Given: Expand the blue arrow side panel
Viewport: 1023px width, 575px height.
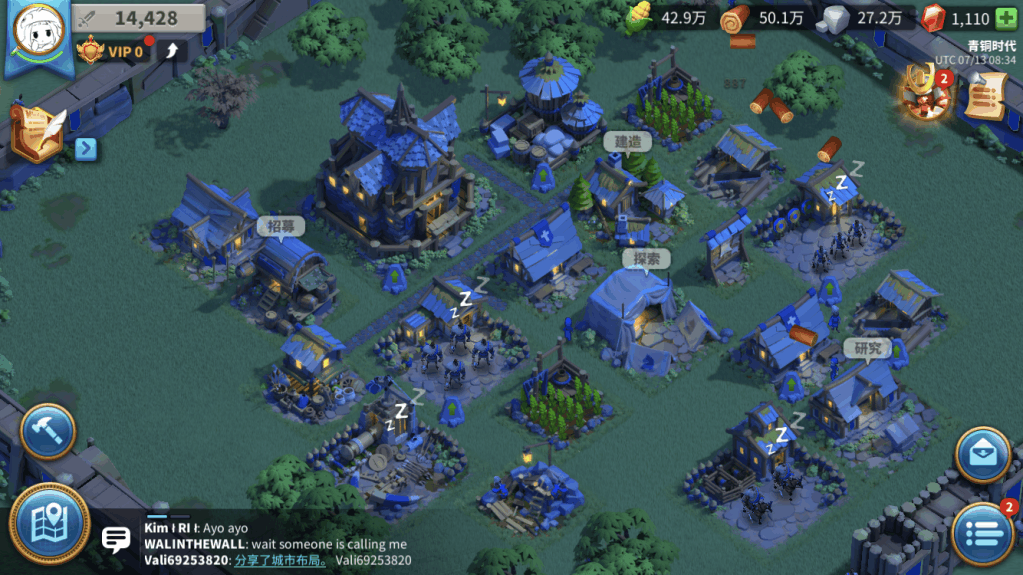Looking at the screenshot, I should coord(86,149).
